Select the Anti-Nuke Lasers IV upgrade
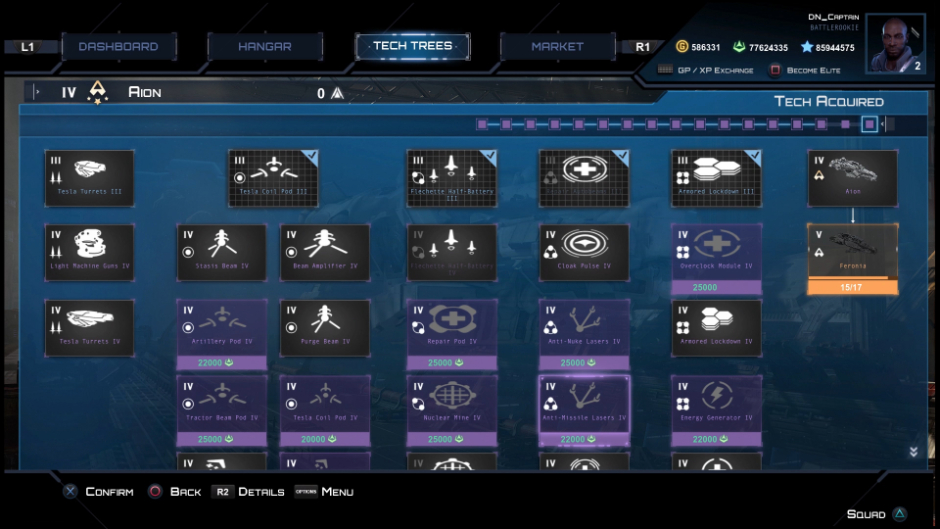 [584, 333]
